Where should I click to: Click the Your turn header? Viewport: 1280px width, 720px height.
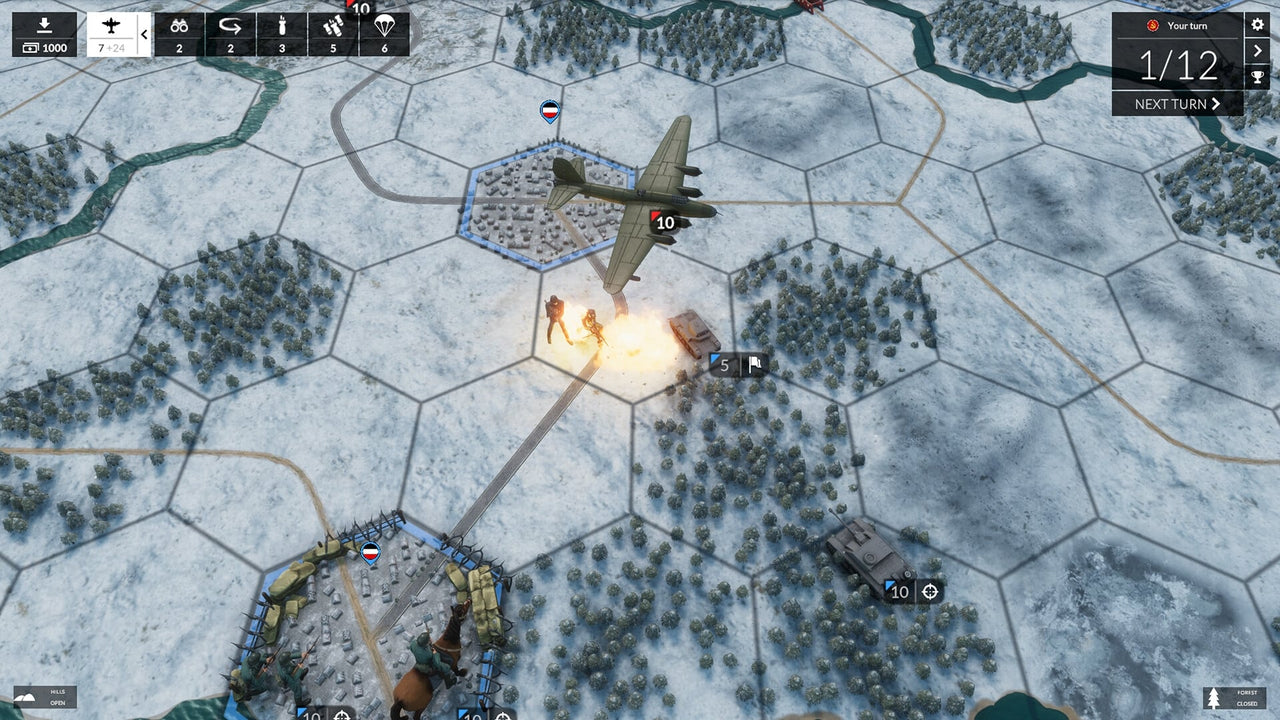(1190, 25)
